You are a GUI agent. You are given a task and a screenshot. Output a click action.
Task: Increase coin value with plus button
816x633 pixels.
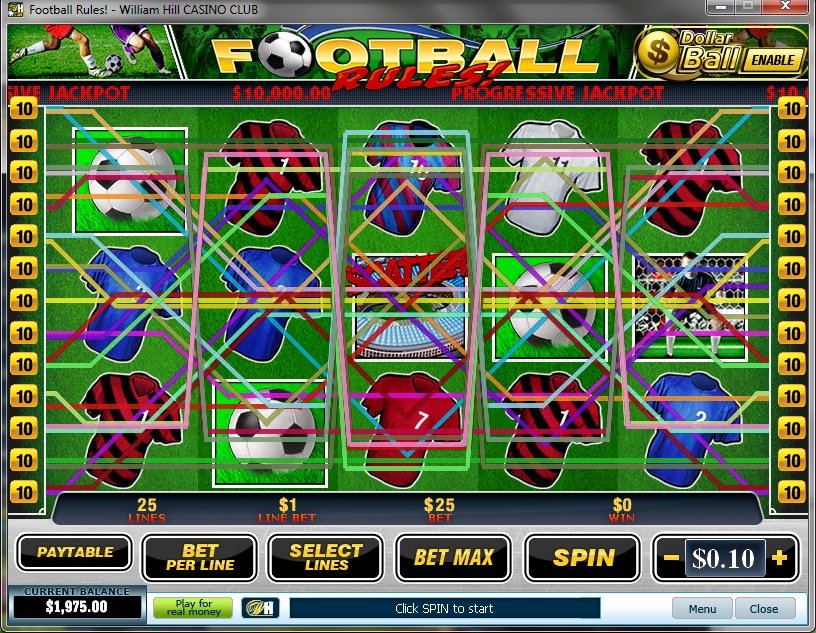(x=780, y=558)
